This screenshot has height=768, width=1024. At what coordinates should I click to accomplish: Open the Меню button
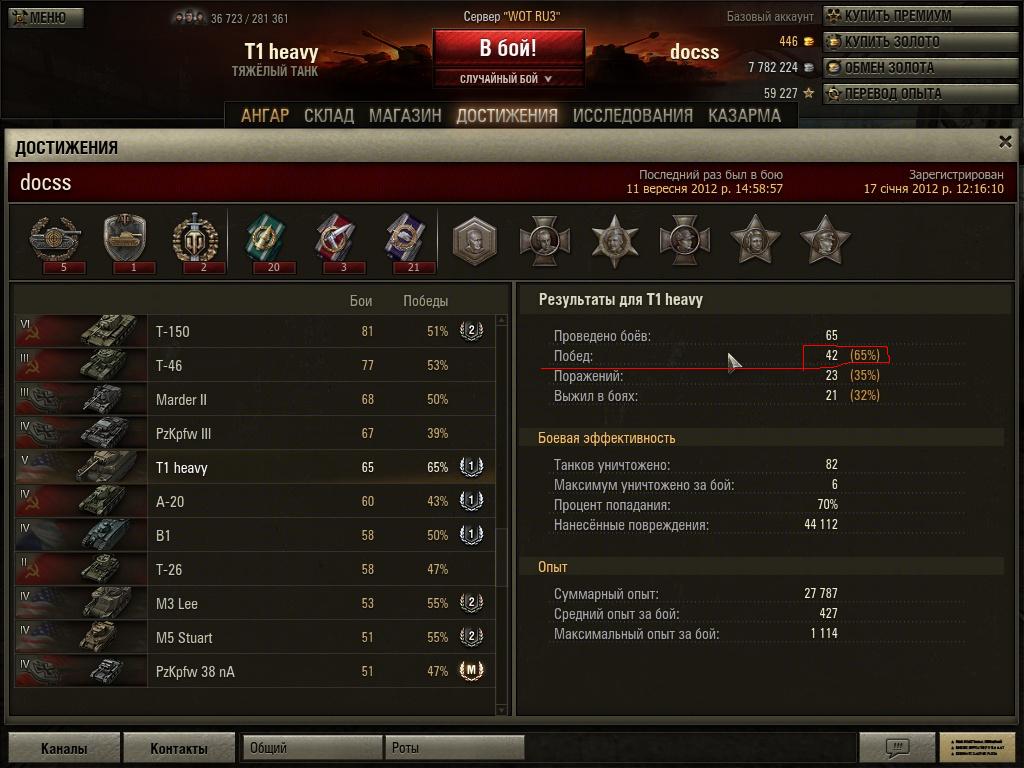(x=46, y=17)
